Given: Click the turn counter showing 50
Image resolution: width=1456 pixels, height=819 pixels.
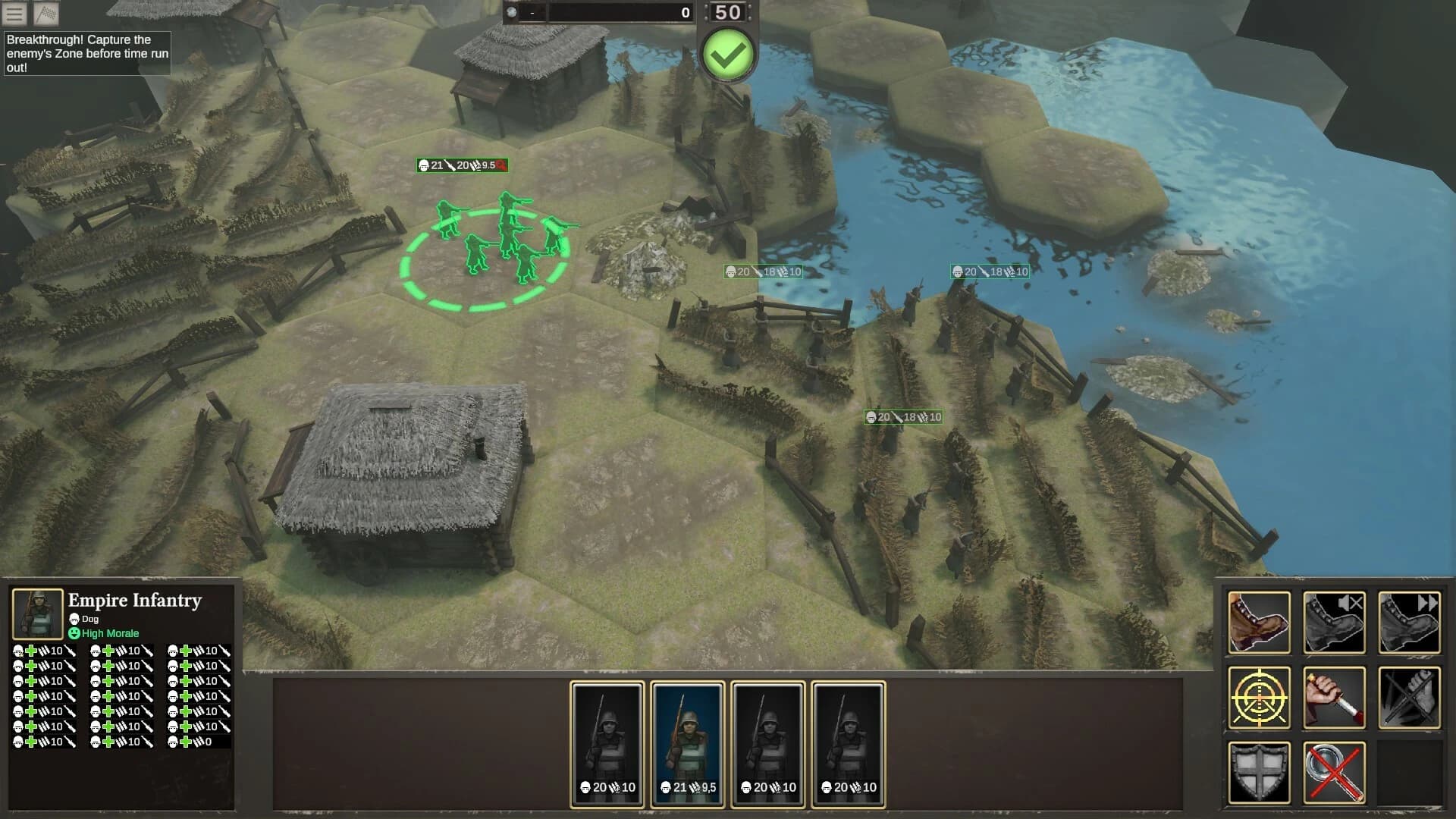Looking at the screenshot, I should click(x=727, y=12).
